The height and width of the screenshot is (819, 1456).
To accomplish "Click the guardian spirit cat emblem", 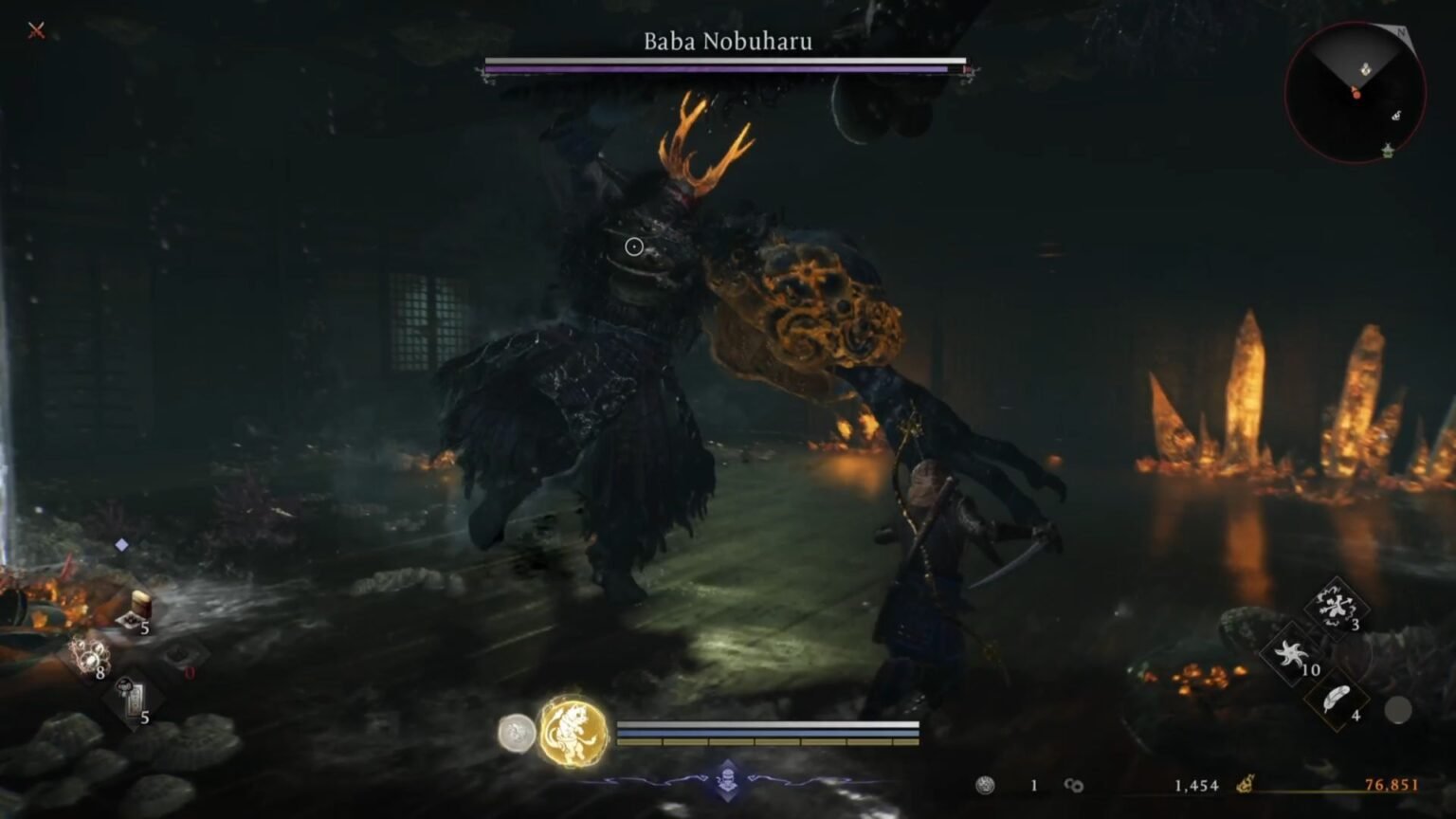I will tap(572, 737).
